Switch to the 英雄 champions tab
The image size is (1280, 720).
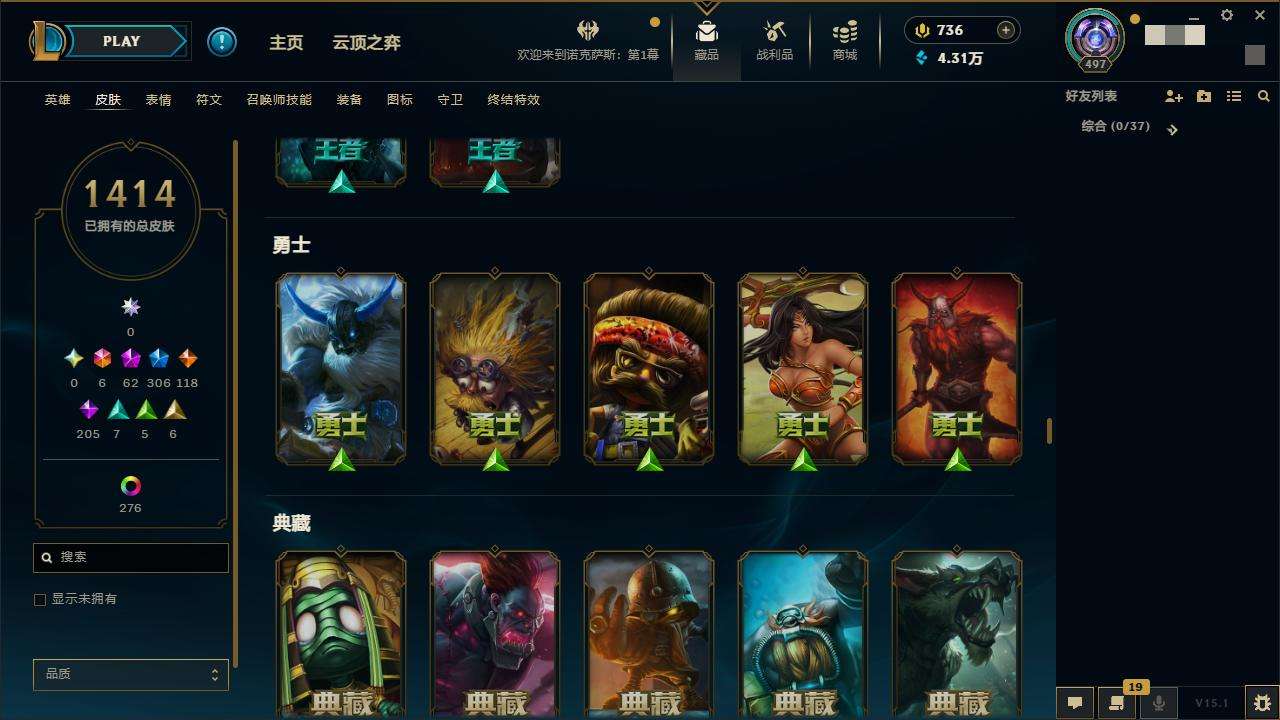pyautogui.click(x=58, y=100)
